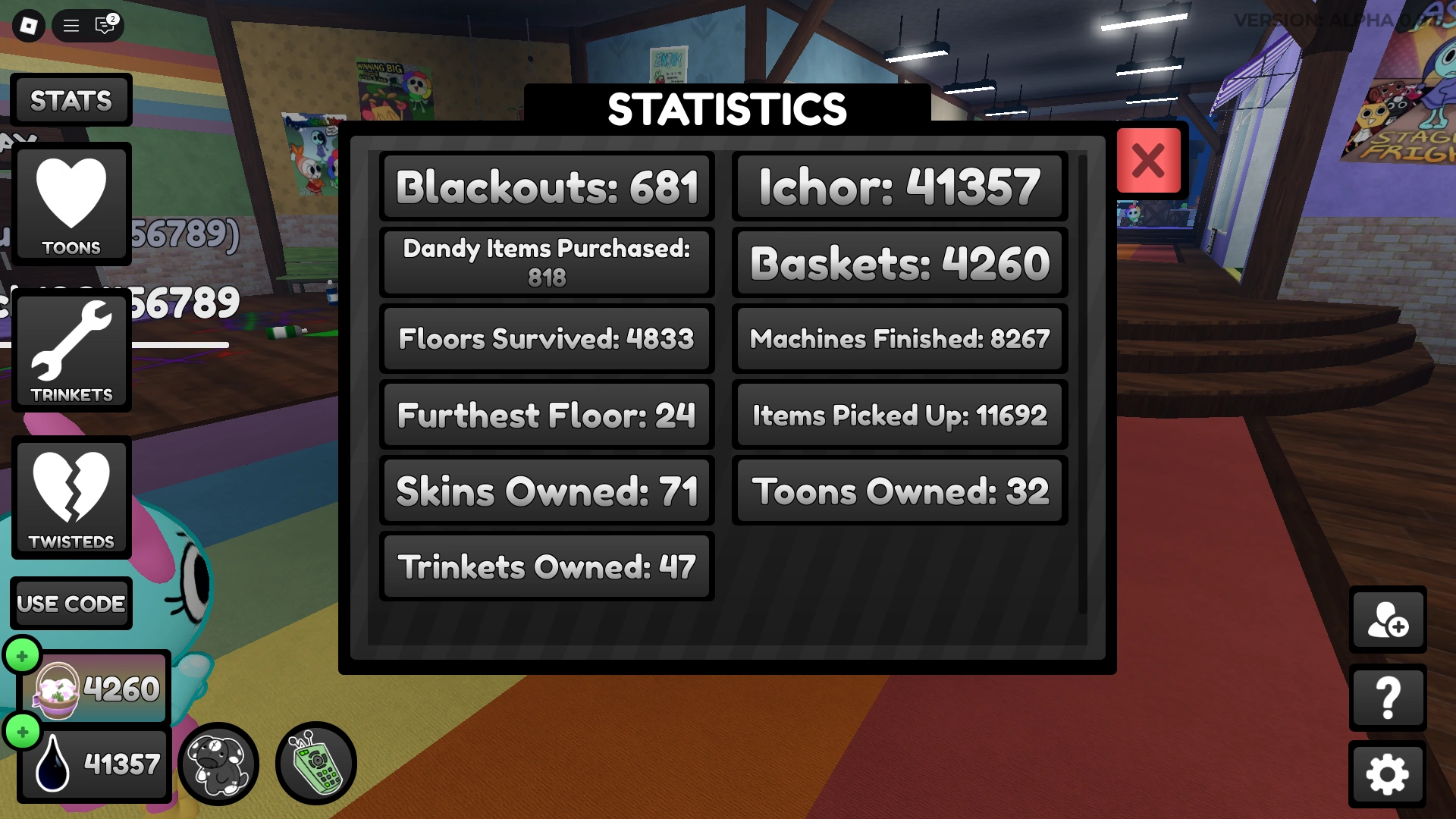1456x819 pixels.
Task: Close the Statistics window with red X
Action: click(1148, 162)
